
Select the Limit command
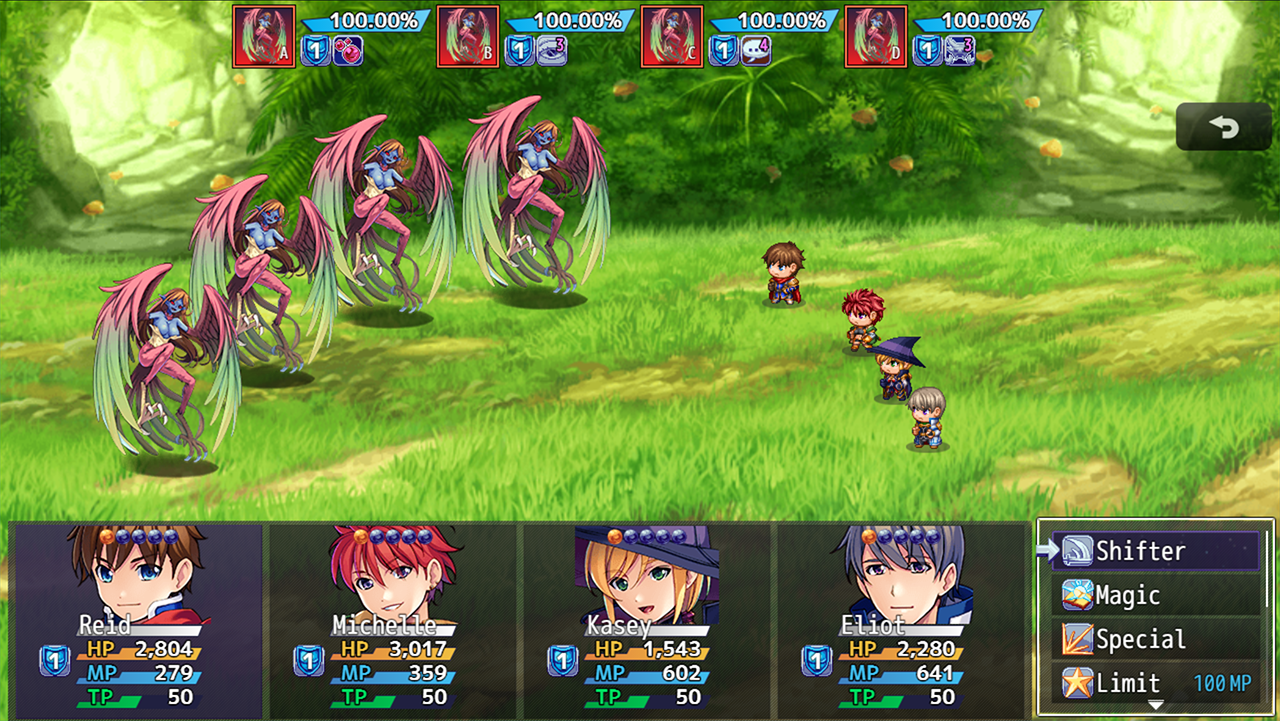pos(1155,684)
